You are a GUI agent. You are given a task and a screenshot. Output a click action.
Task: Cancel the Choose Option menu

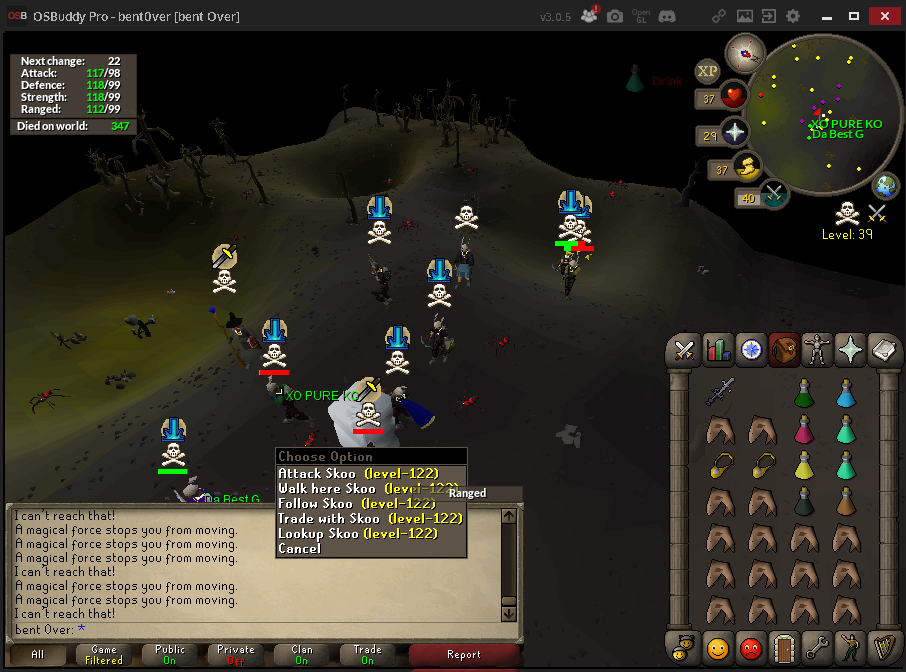[x=300, y=548]
